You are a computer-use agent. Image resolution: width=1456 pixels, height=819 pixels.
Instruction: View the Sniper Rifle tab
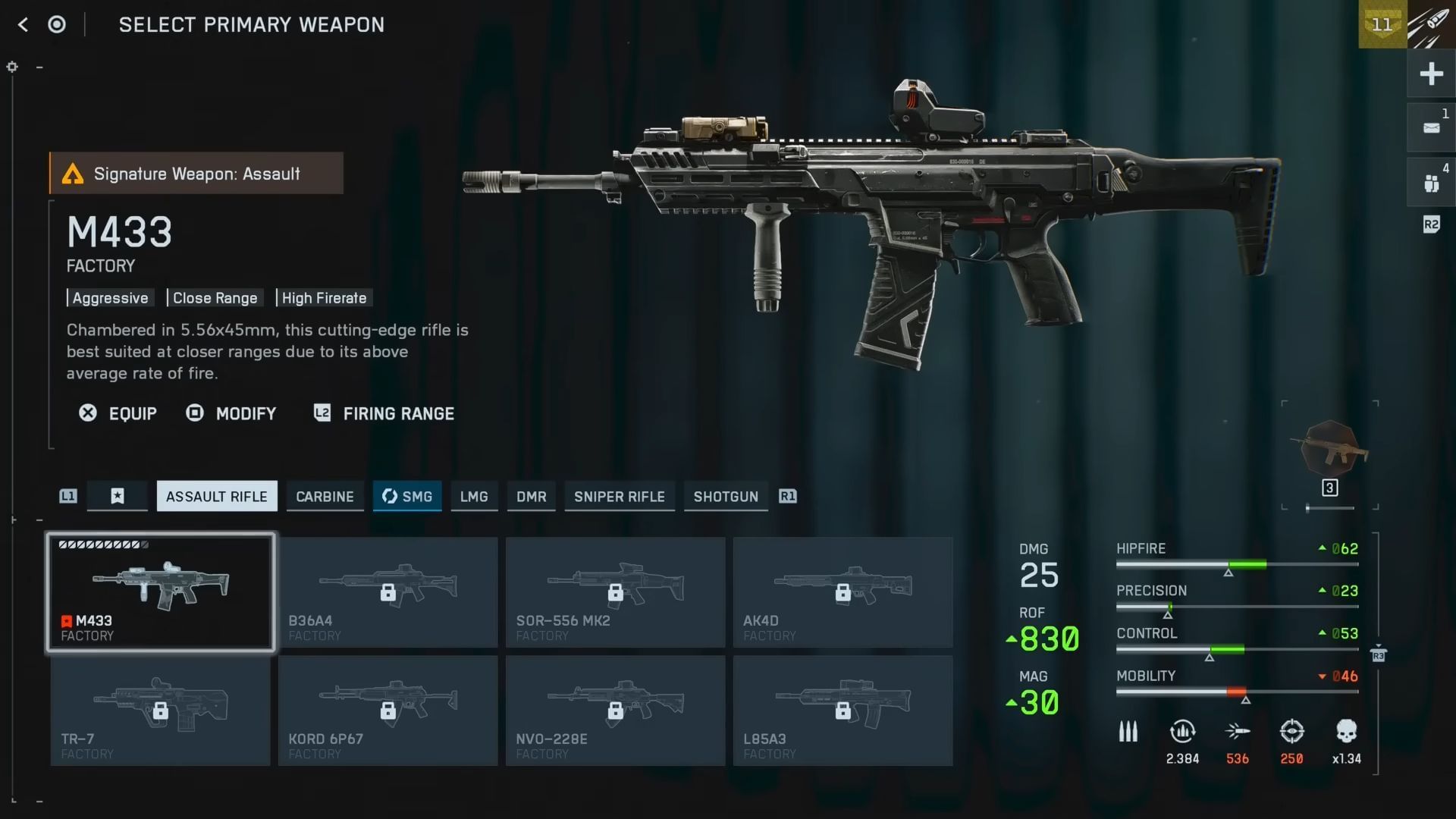[x=619, y=497]
